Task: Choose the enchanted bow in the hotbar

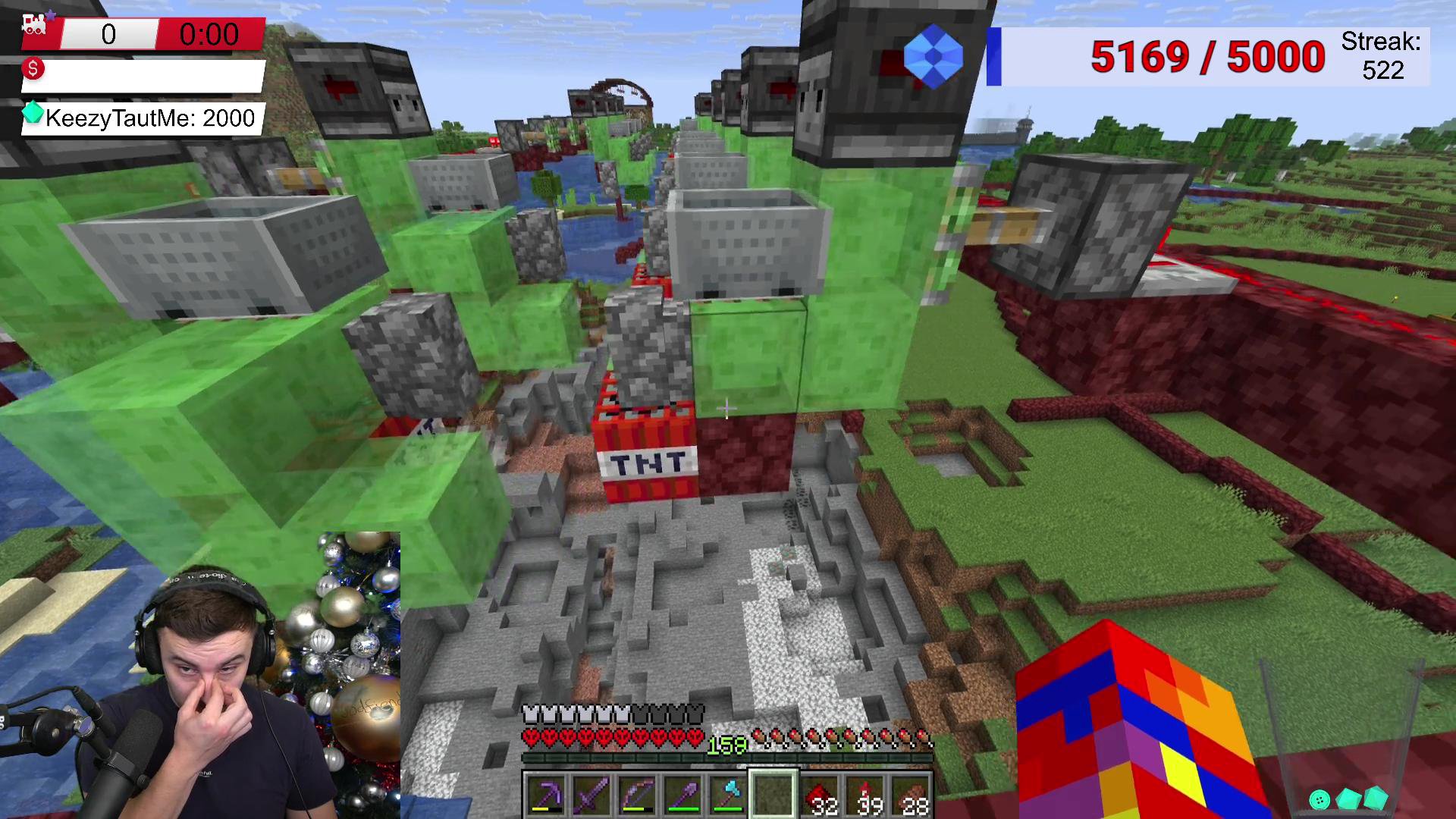Action: pyautogui.click(x=636, y=795)
